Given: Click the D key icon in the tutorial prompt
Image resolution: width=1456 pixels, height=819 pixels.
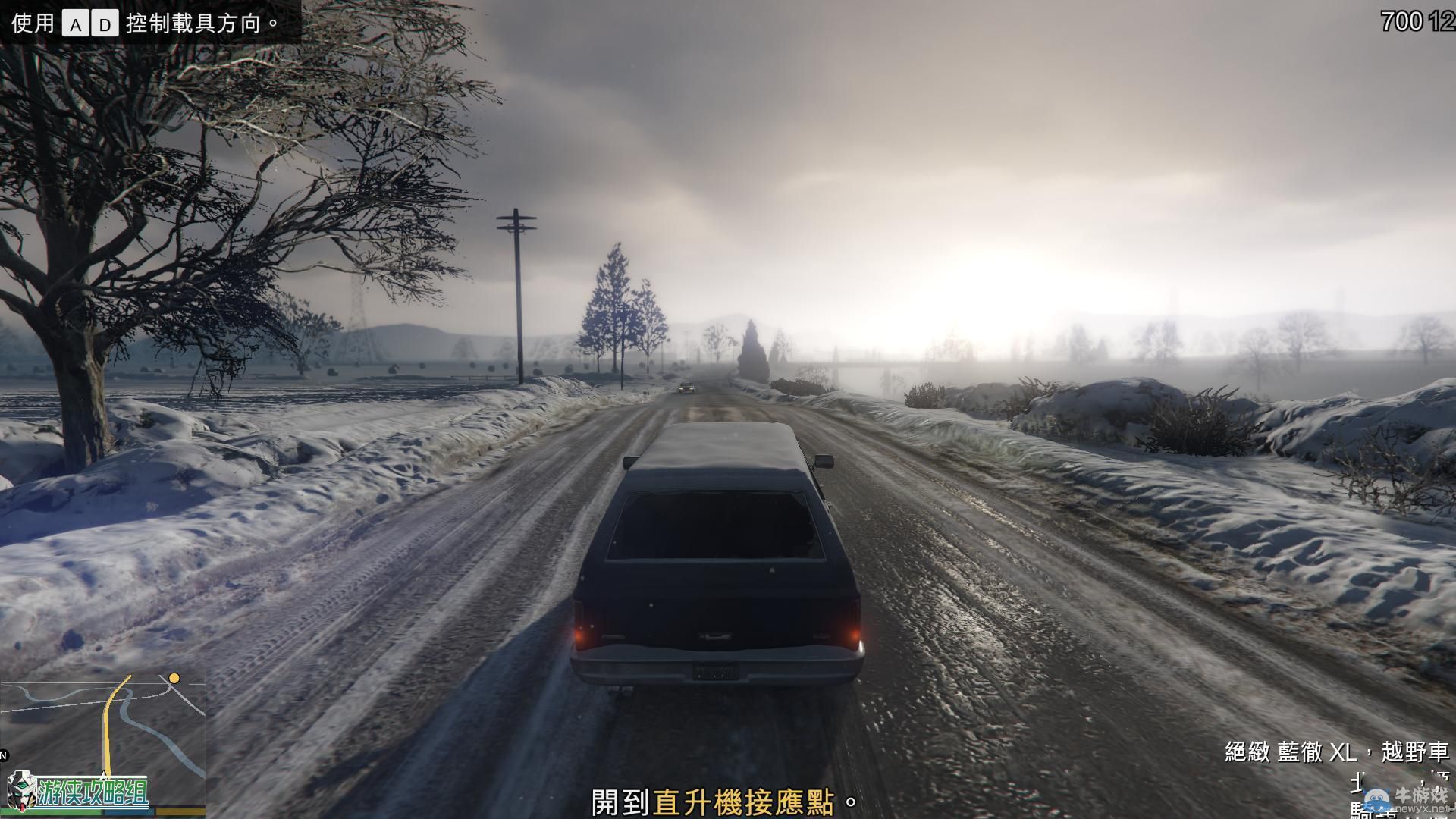Looking at the screenshot, I should click(x=108, y=21).
